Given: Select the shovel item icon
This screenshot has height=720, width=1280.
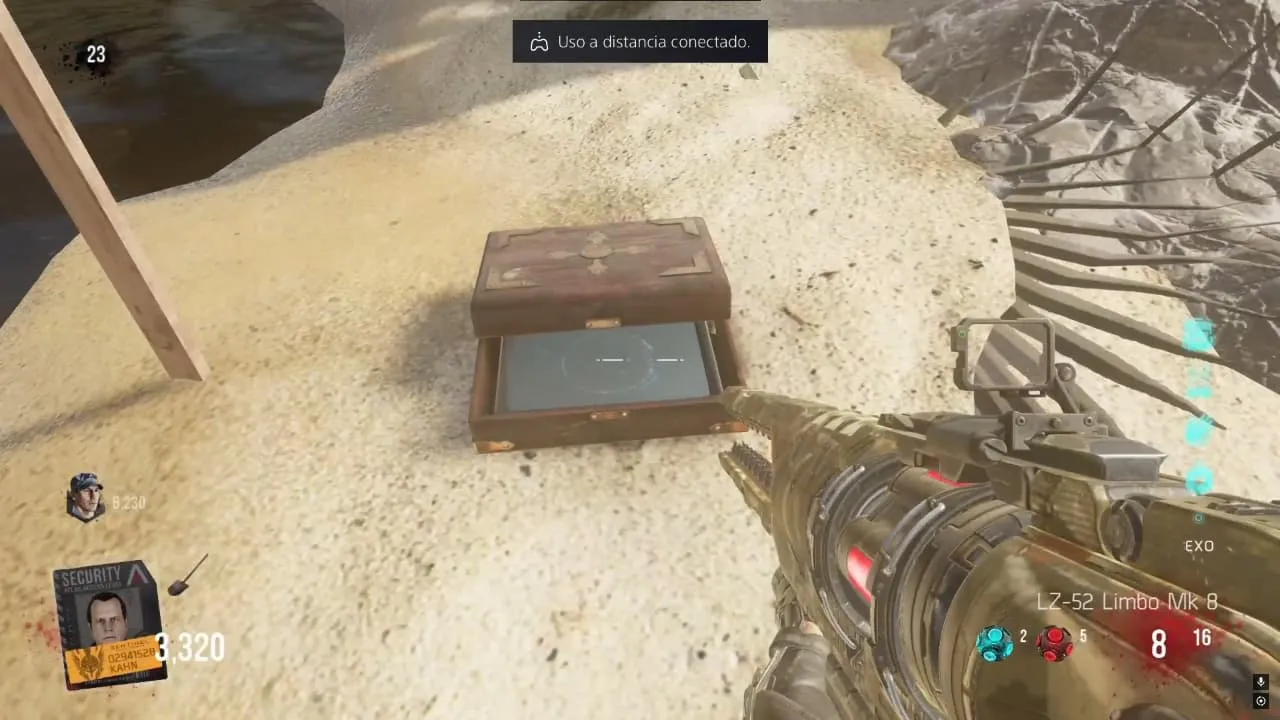Looking at the screenshot, I should point(187,575).
